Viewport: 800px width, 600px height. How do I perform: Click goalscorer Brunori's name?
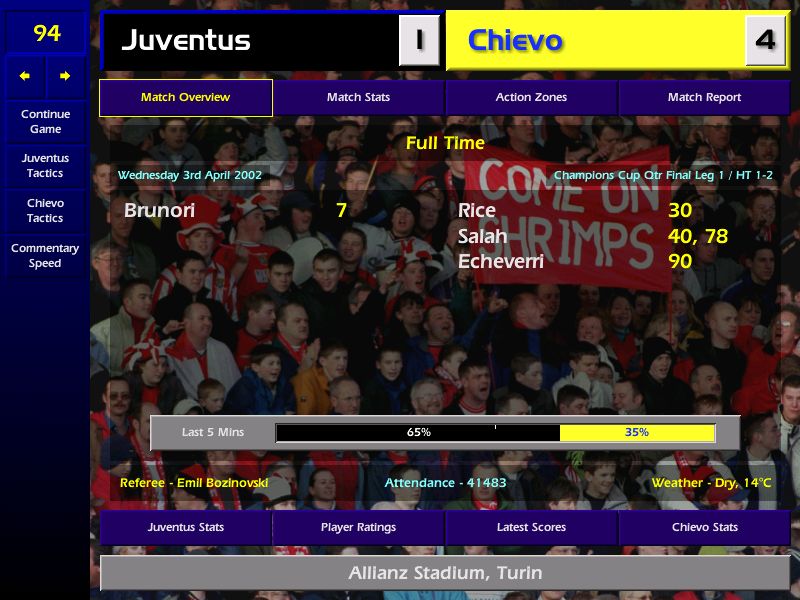[160, 210]
